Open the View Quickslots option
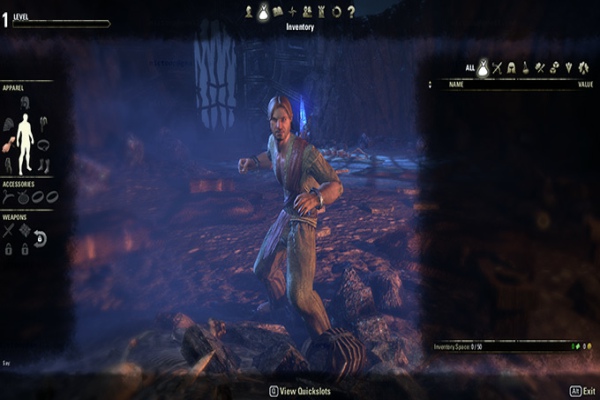The width and height of the screenshot is (600, 400). pyautogui.click(x=298, y=390)
